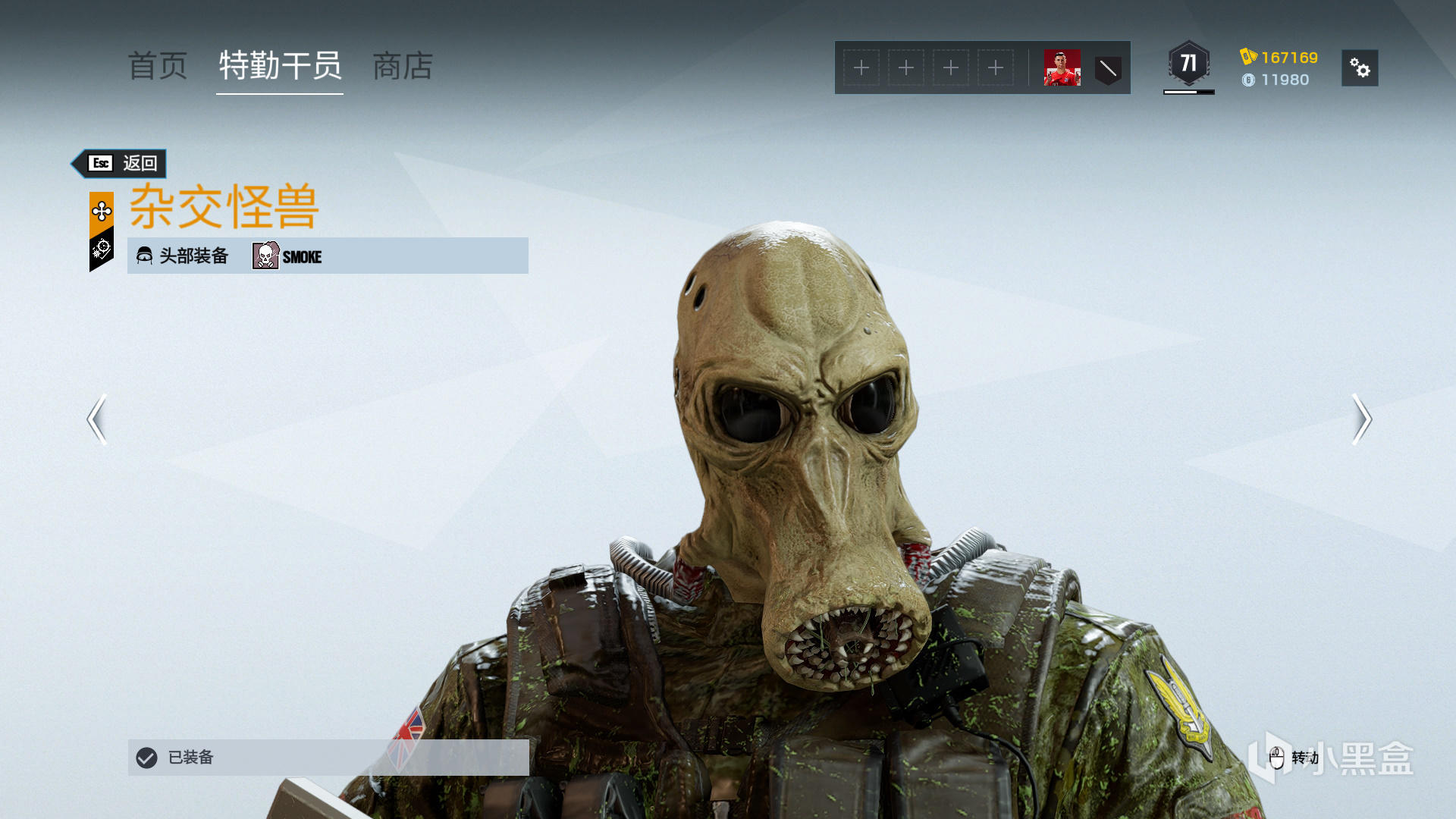Viewport: 1456px width, 819px height.
Task: Go back with the 返回 button
Action: tap(122, 163)
